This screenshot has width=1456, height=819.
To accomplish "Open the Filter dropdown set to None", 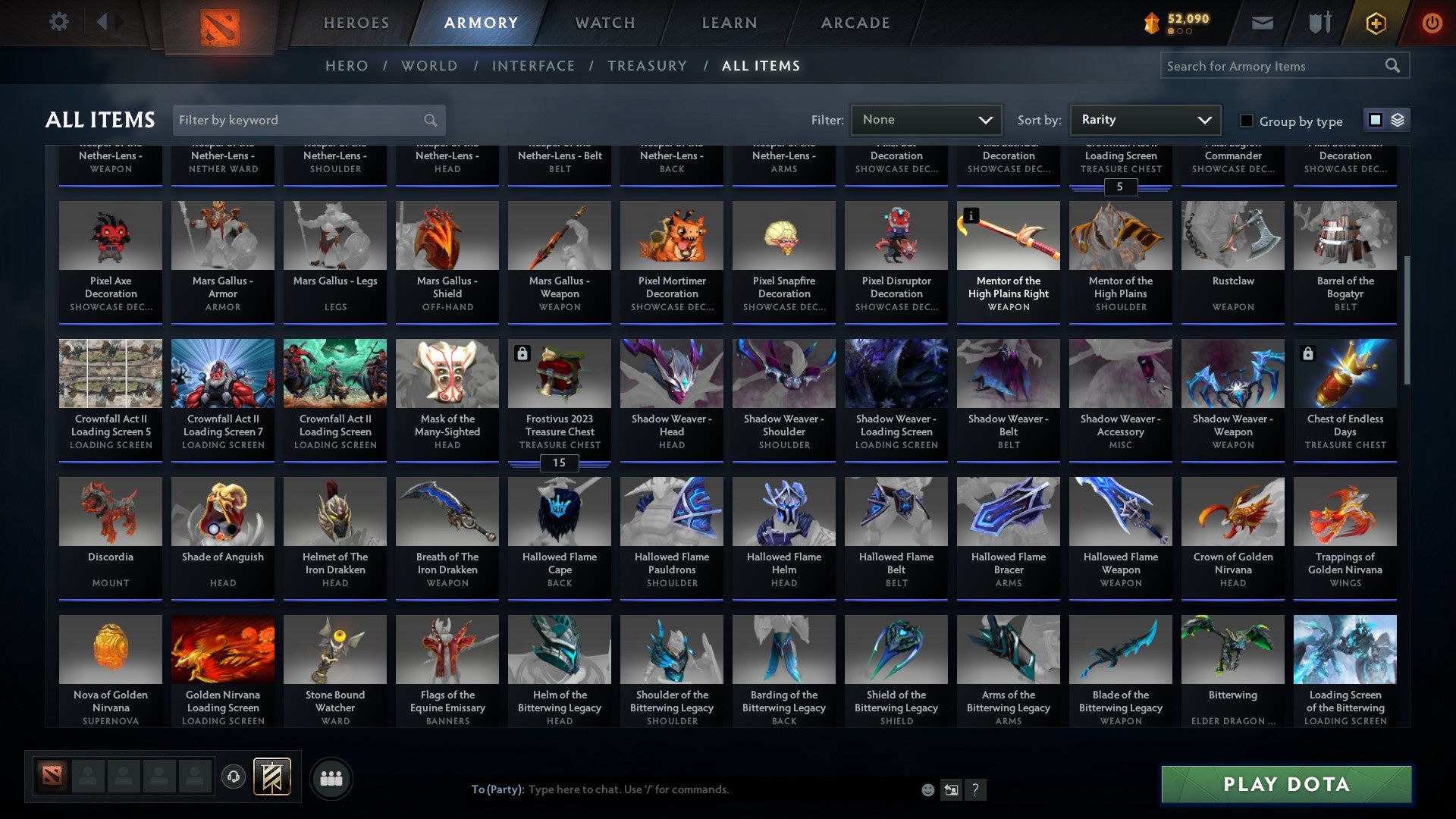I will pos(926,119).
